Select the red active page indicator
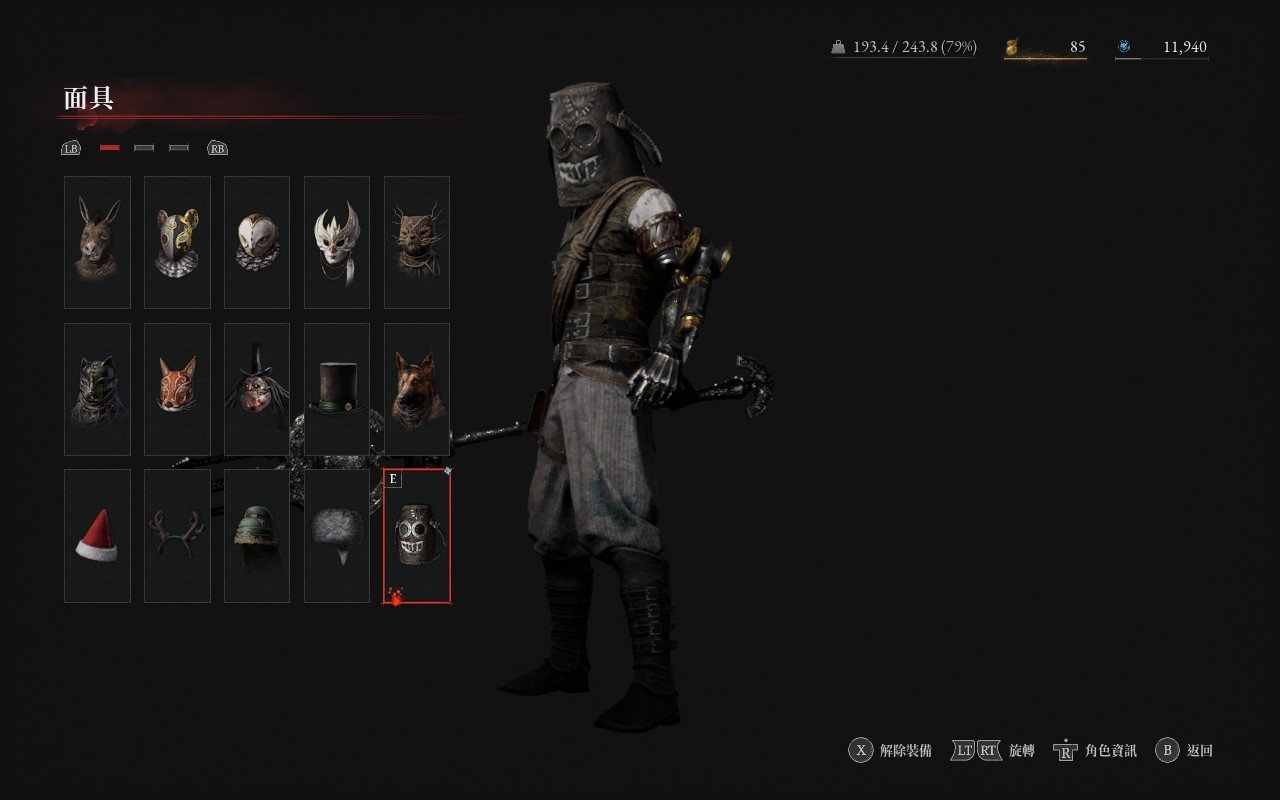 (x=110, y=148)
